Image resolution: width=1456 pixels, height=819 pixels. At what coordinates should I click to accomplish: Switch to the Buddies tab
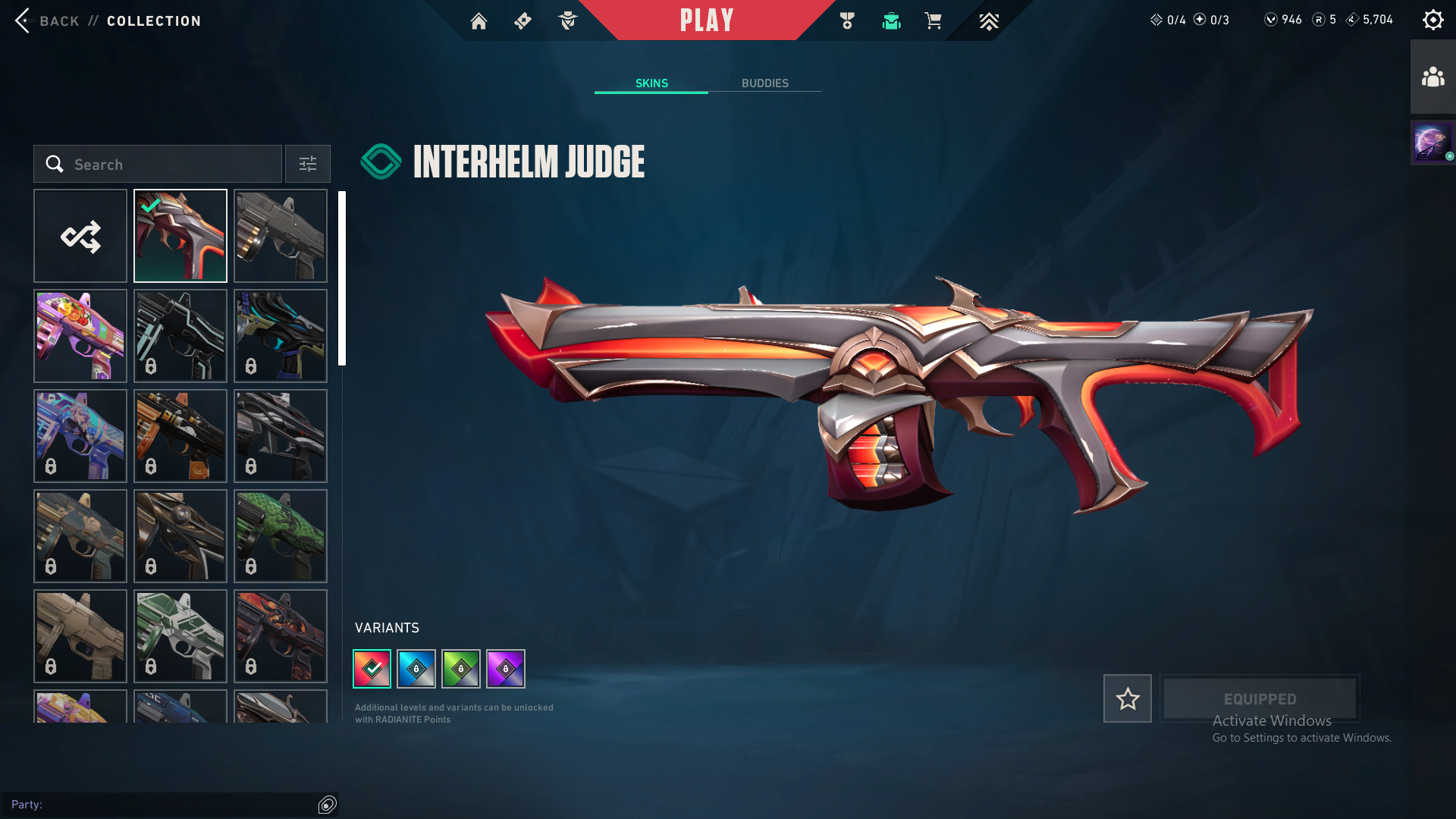coord(764,83)
